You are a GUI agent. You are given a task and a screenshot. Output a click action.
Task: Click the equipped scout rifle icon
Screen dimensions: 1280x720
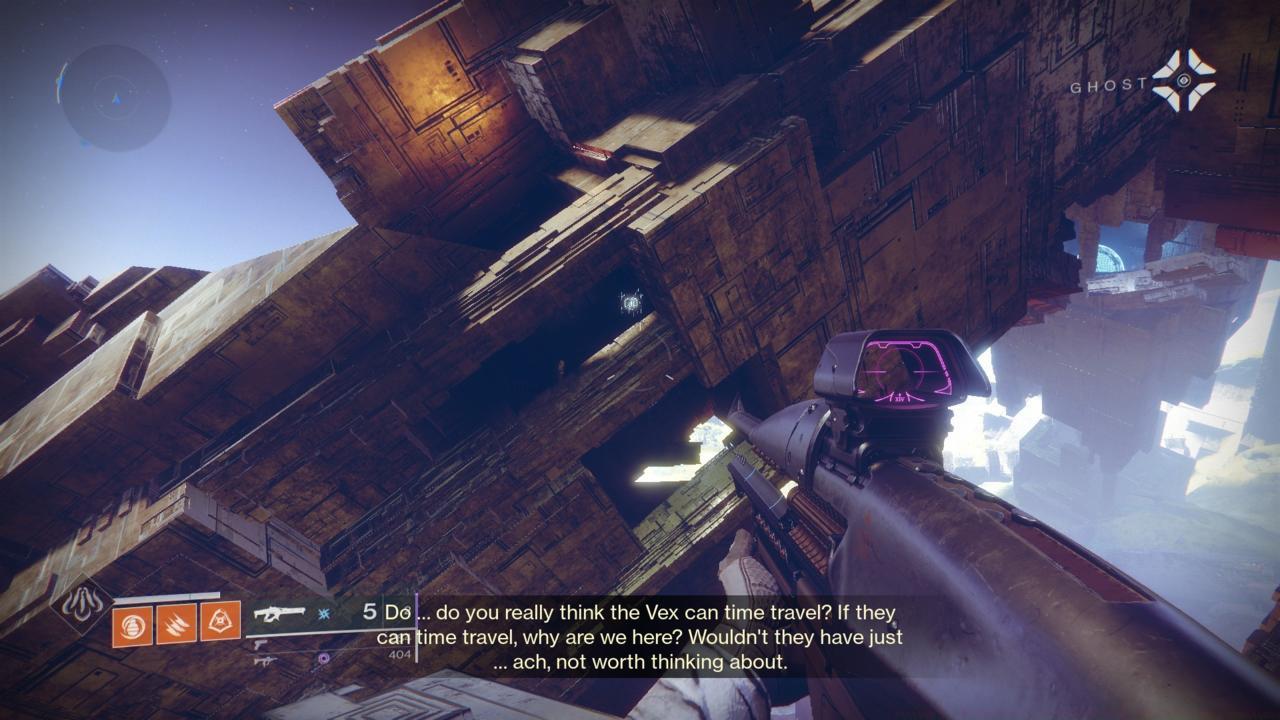pos(280,612)
